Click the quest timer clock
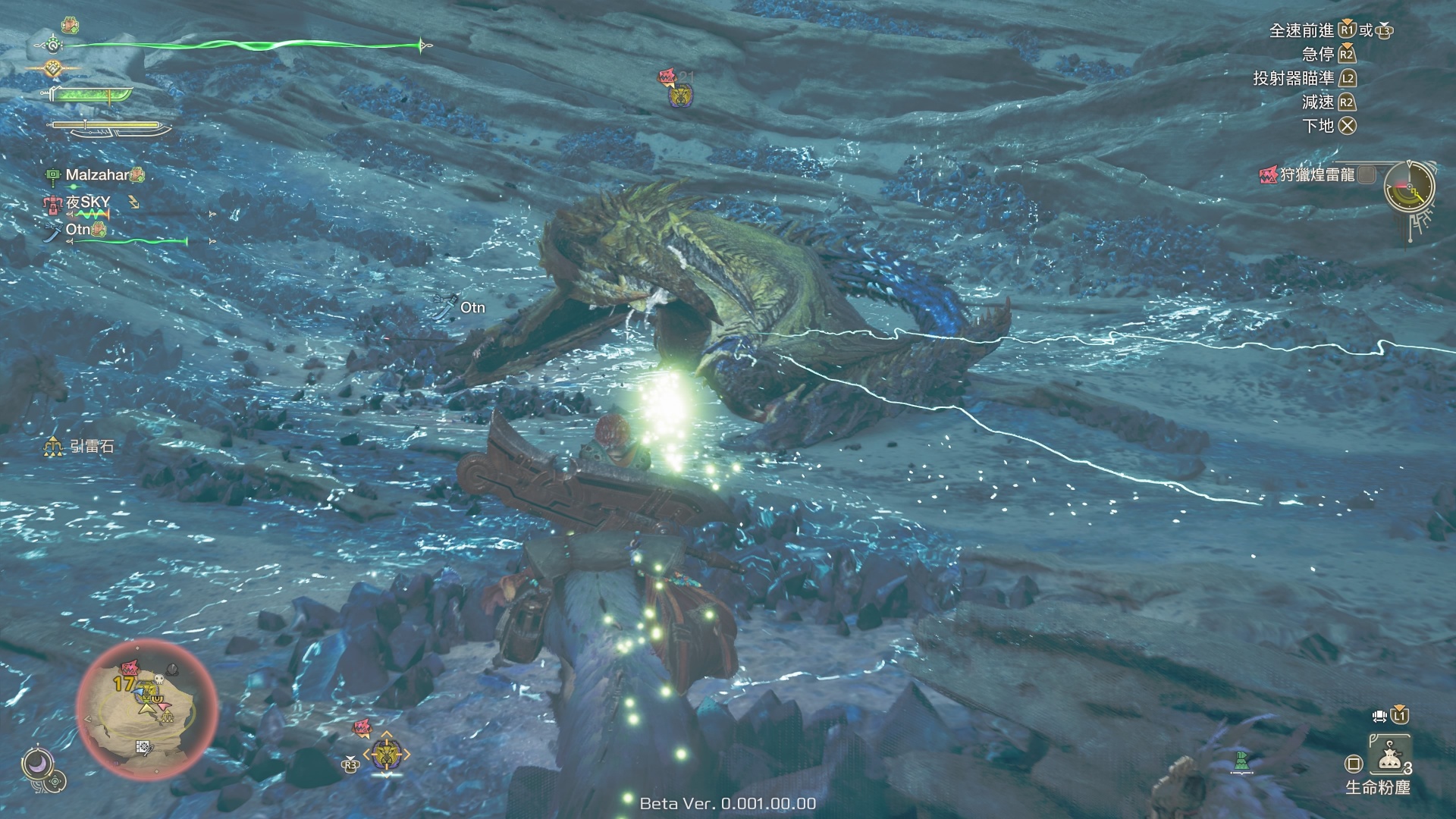Viewport: 1456px width, 819px height. (x=1409, y=187)
